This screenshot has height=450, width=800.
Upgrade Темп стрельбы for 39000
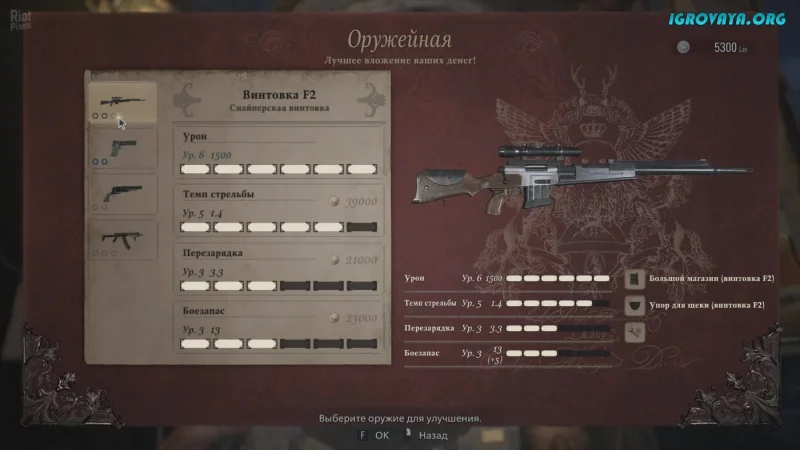point(280,209)
